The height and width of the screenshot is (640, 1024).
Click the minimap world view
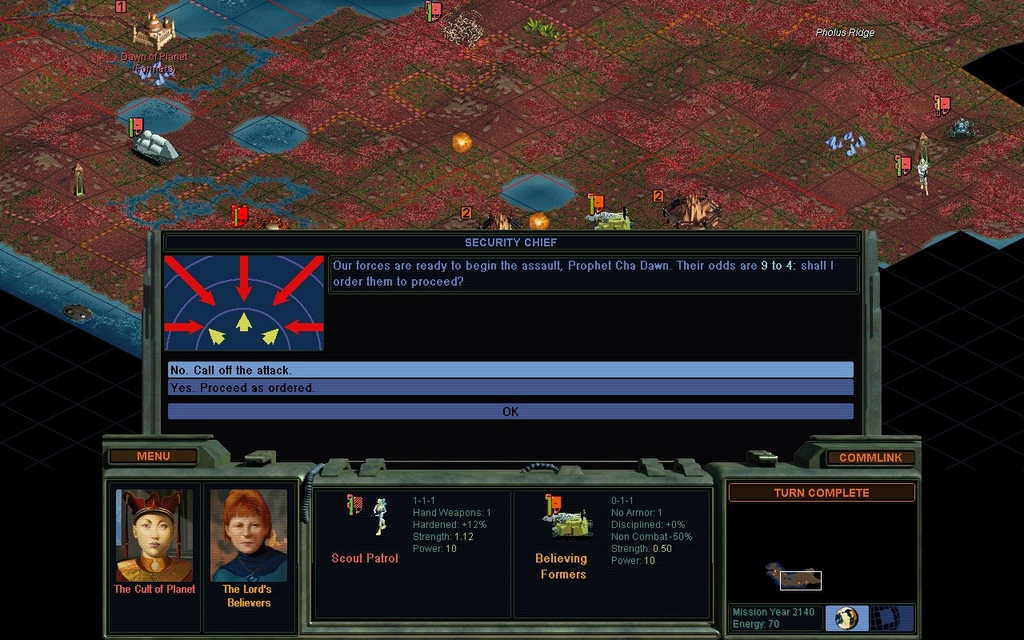pos(800,579)
